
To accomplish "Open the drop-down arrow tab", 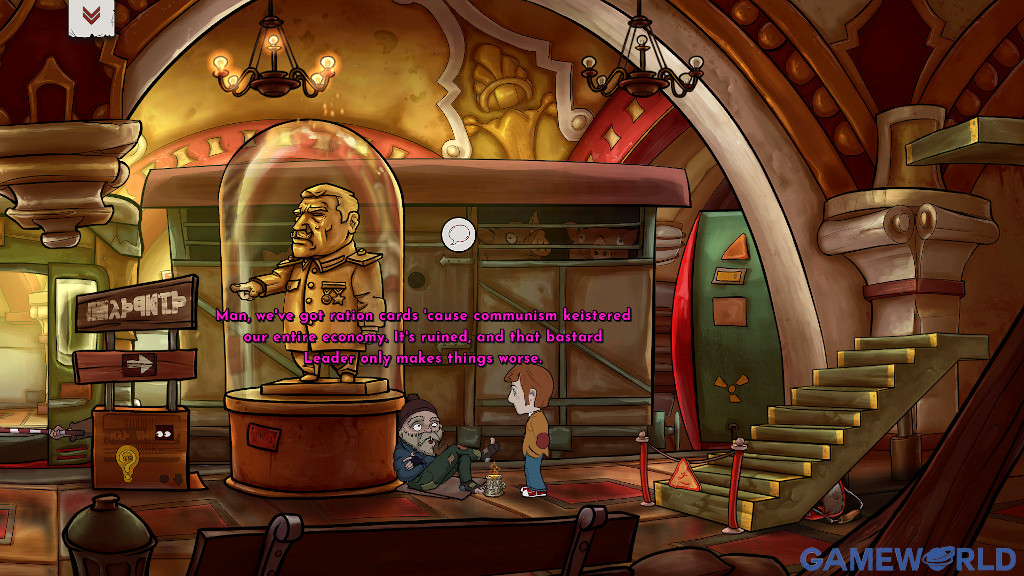I will tap(91, 16).
